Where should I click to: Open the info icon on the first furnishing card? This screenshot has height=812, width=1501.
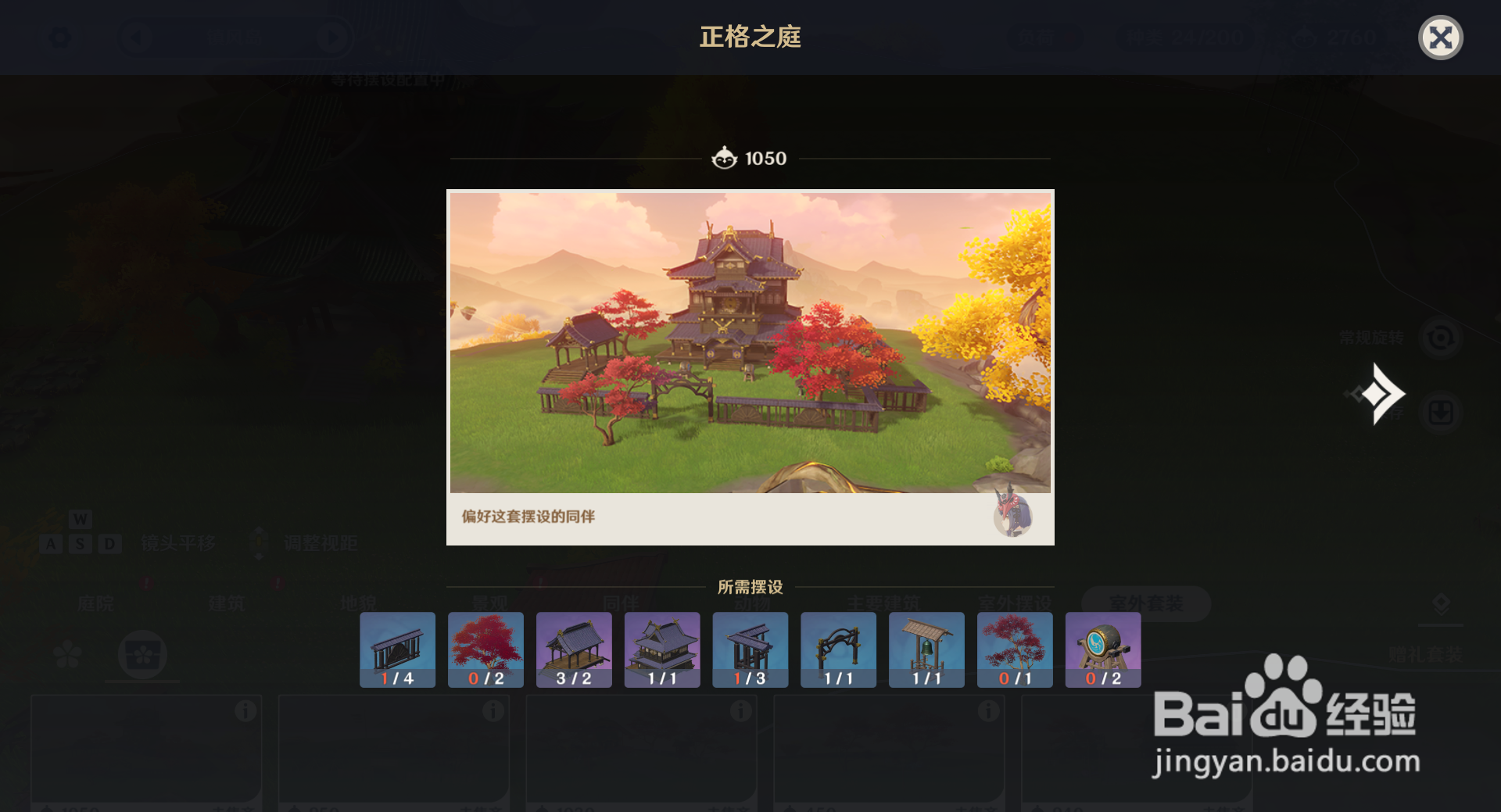click(x=247, y=711)
